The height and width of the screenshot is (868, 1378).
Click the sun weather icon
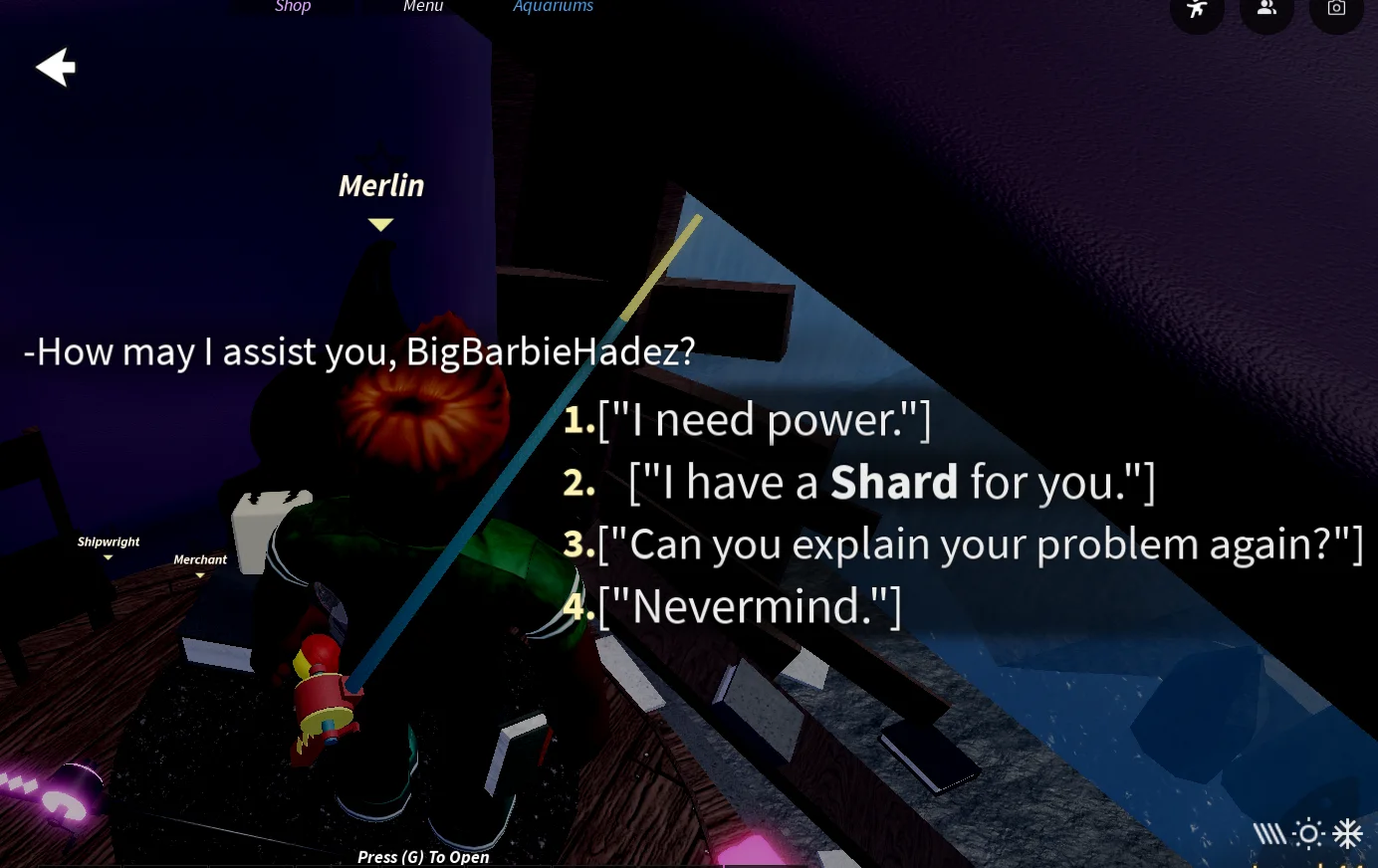(1307, 835)
